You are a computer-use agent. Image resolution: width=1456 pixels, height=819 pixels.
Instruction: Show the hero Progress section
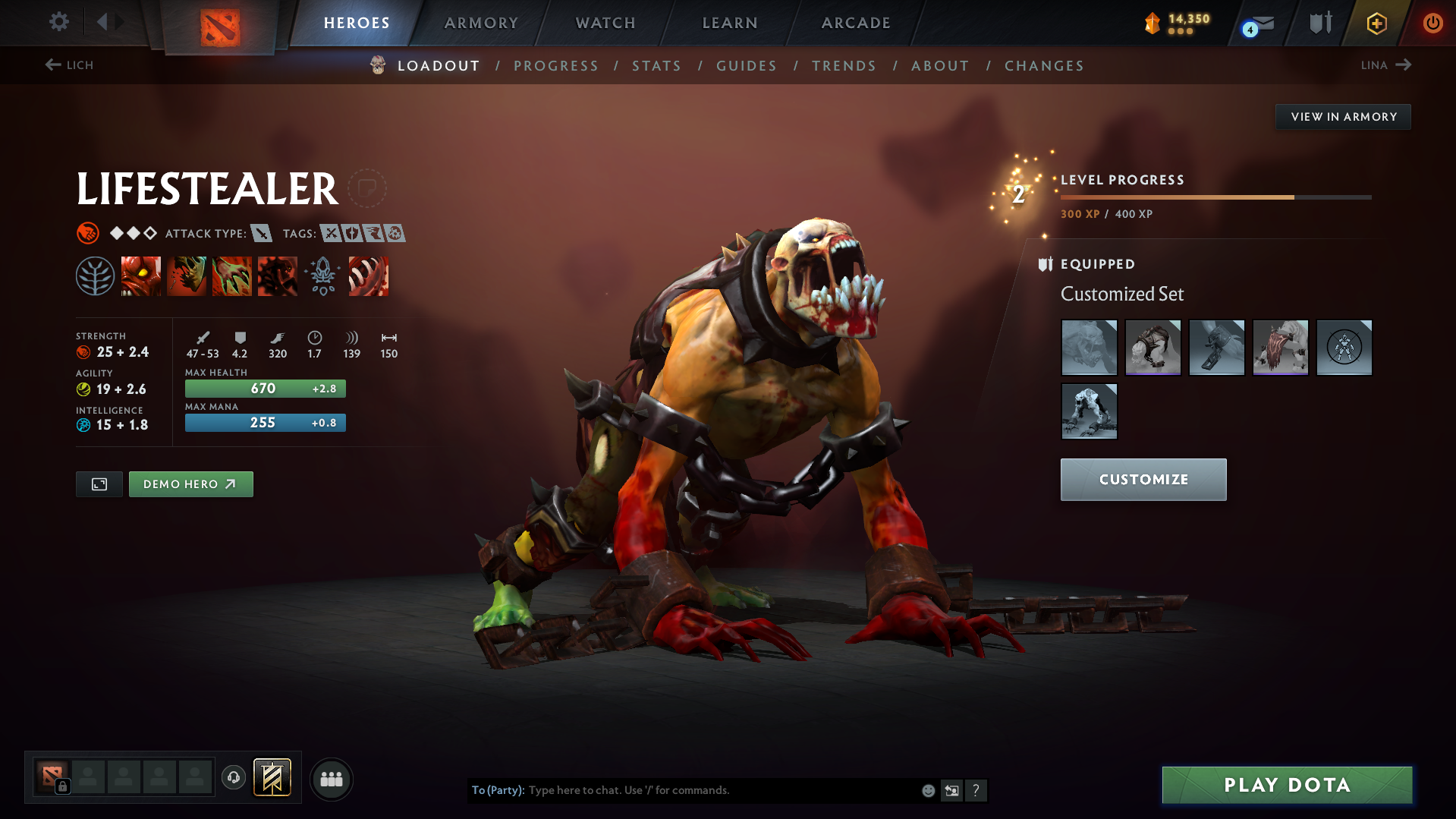tap(556, 66)
